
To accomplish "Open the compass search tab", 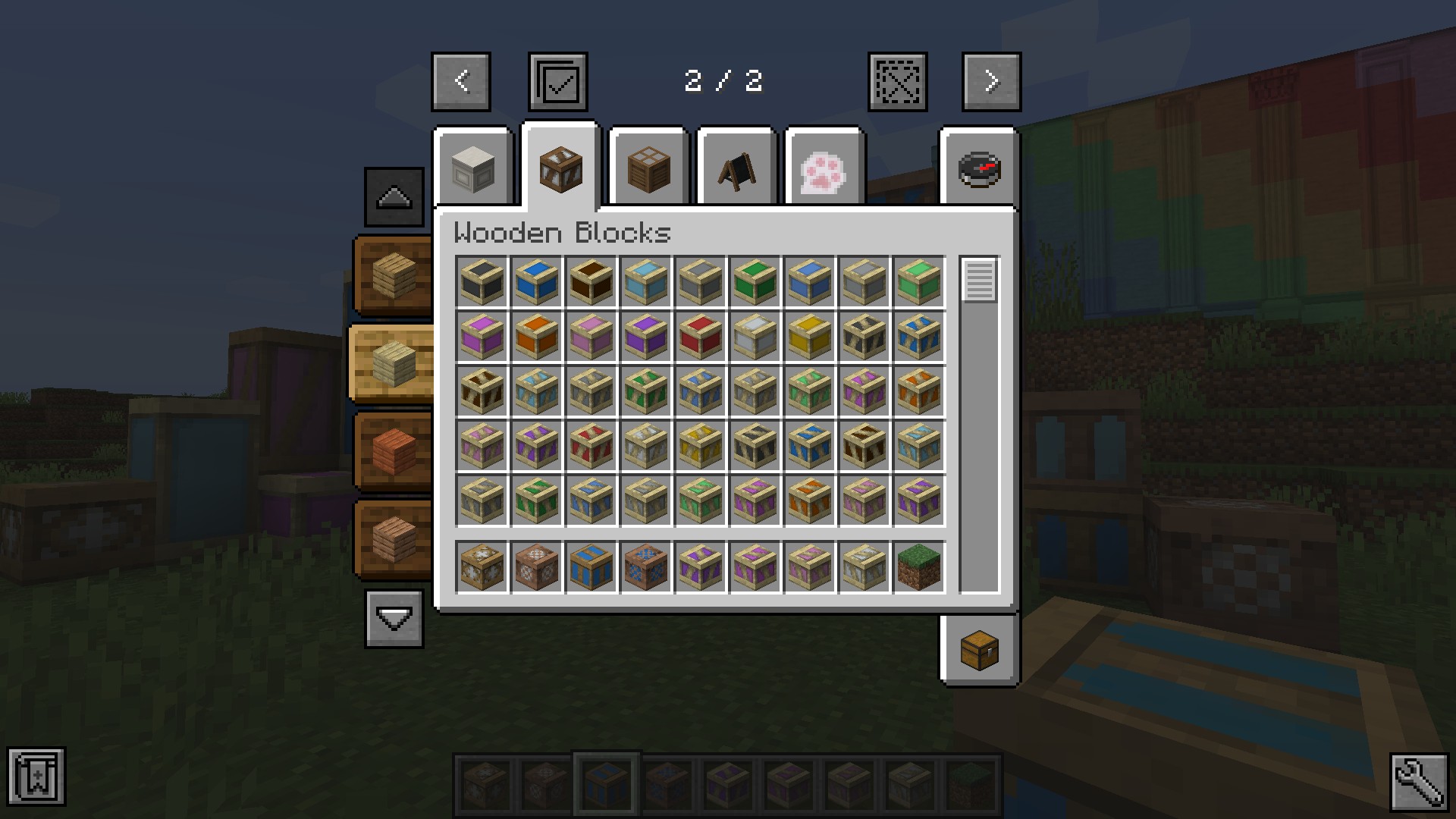I will 979,170.
